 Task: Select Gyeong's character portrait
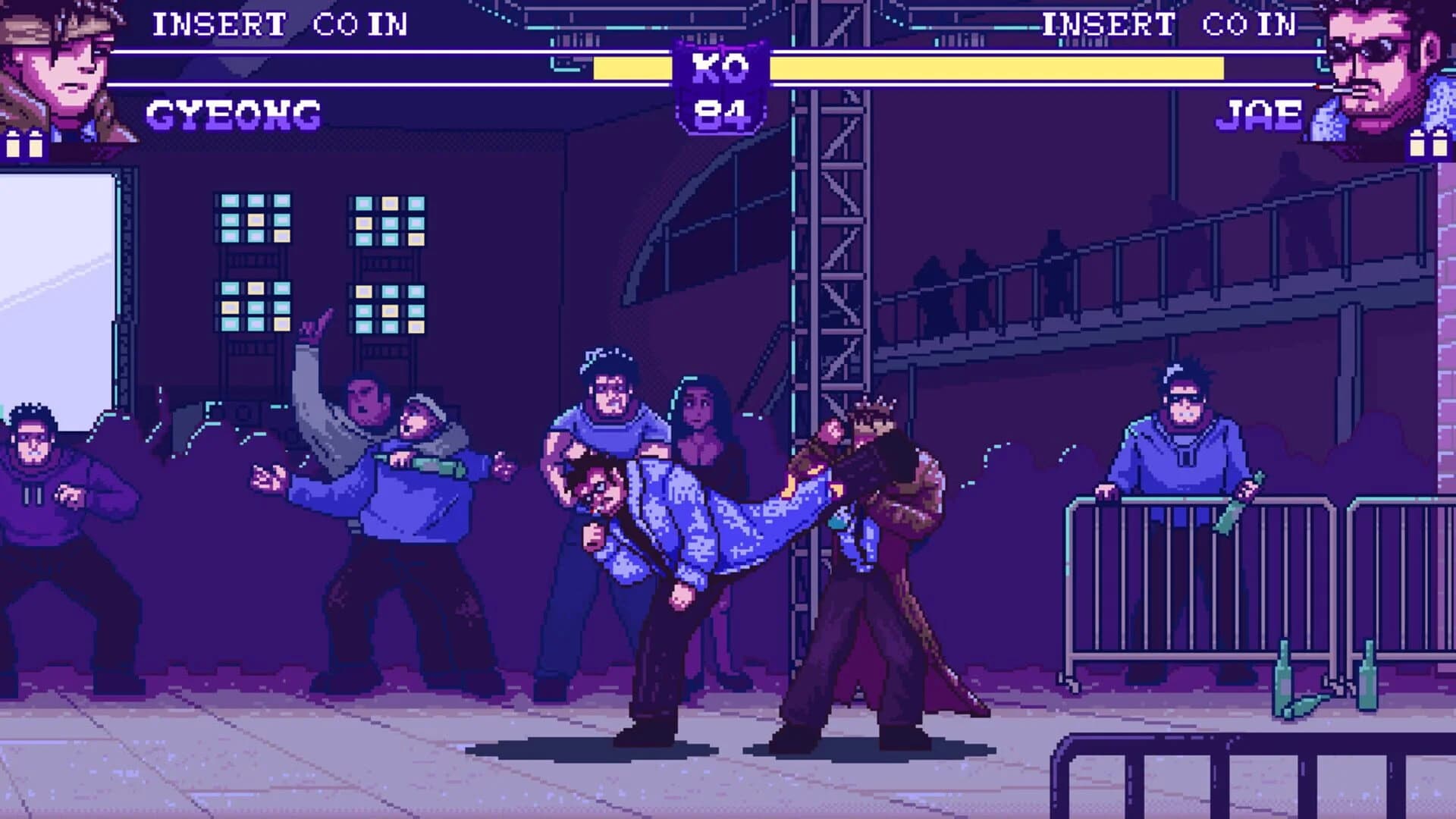tap(64, 72)
